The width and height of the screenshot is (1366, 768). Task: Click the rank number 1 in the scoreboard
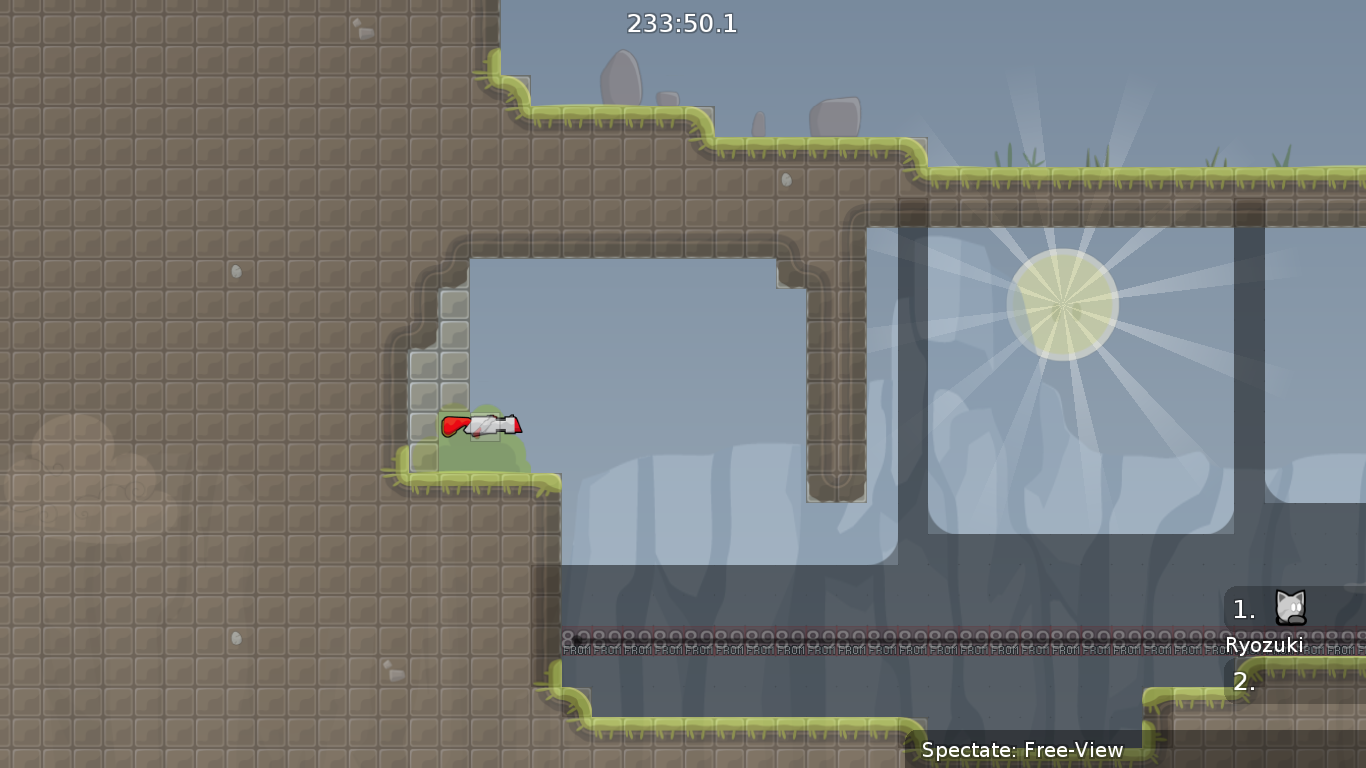1243,610
